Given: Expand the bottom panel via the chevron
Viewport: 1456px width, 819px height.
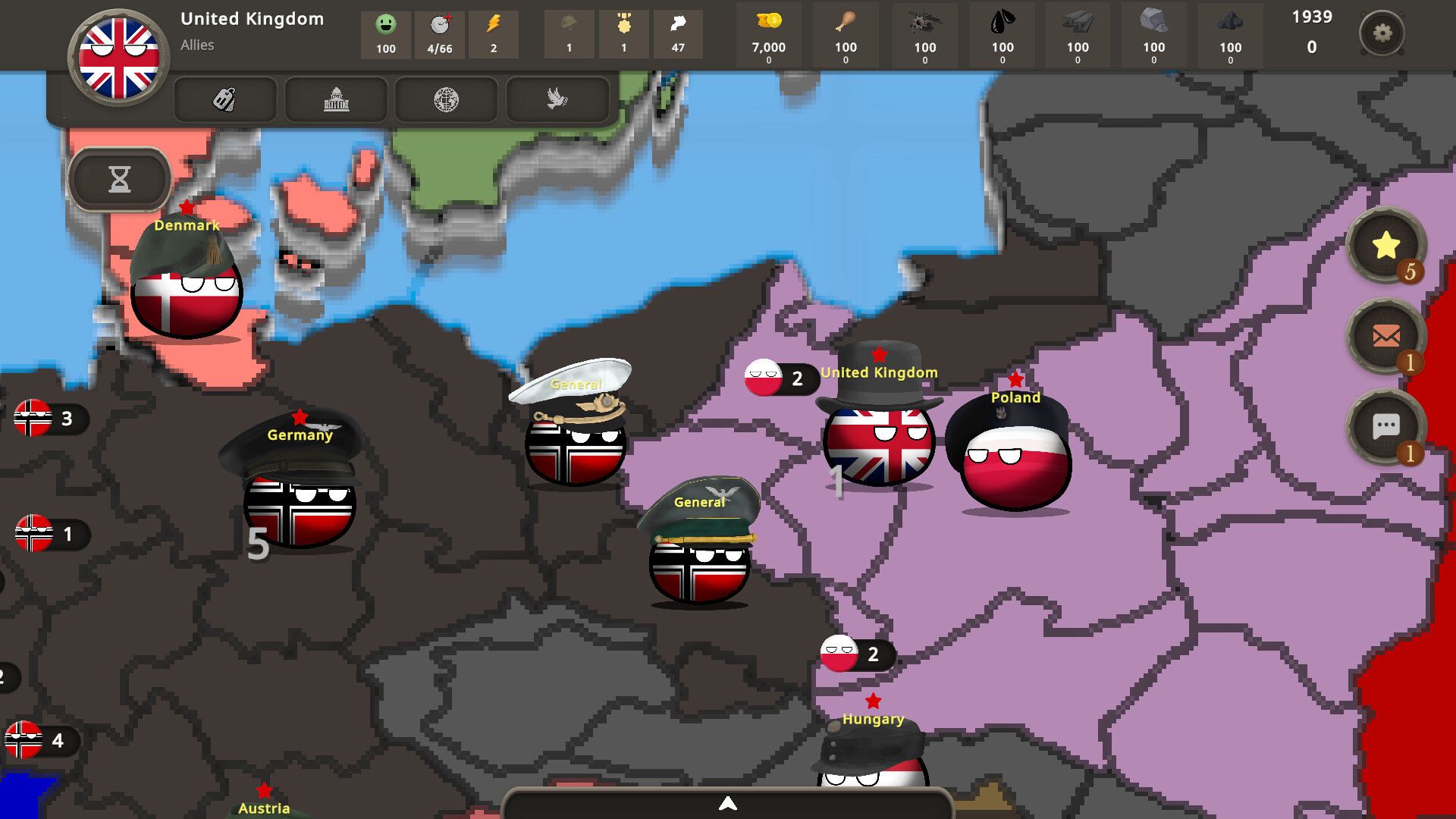Looking at the screenshot, I should tap(728, 803).
